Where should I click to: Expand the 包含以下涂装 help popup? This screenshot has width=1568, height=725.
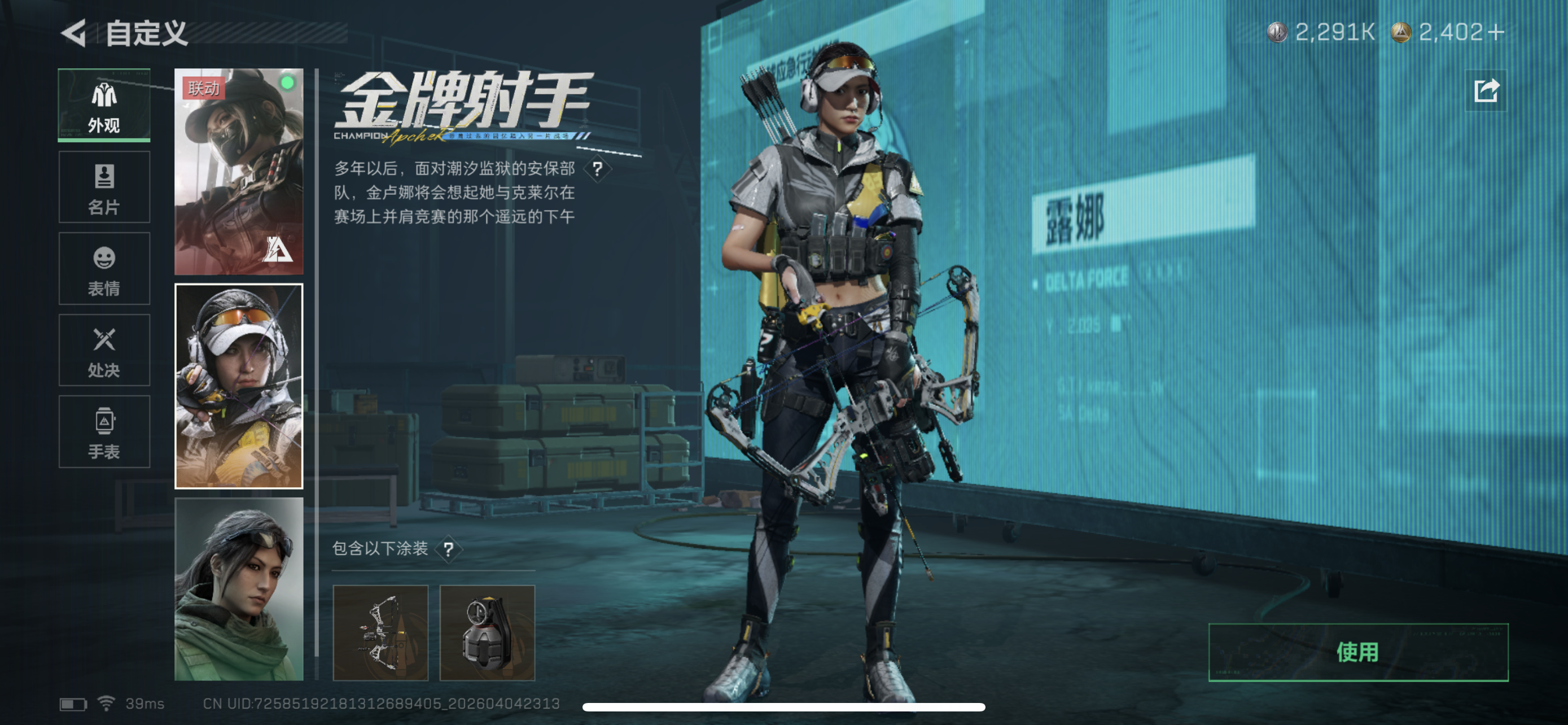coord(450,550)
